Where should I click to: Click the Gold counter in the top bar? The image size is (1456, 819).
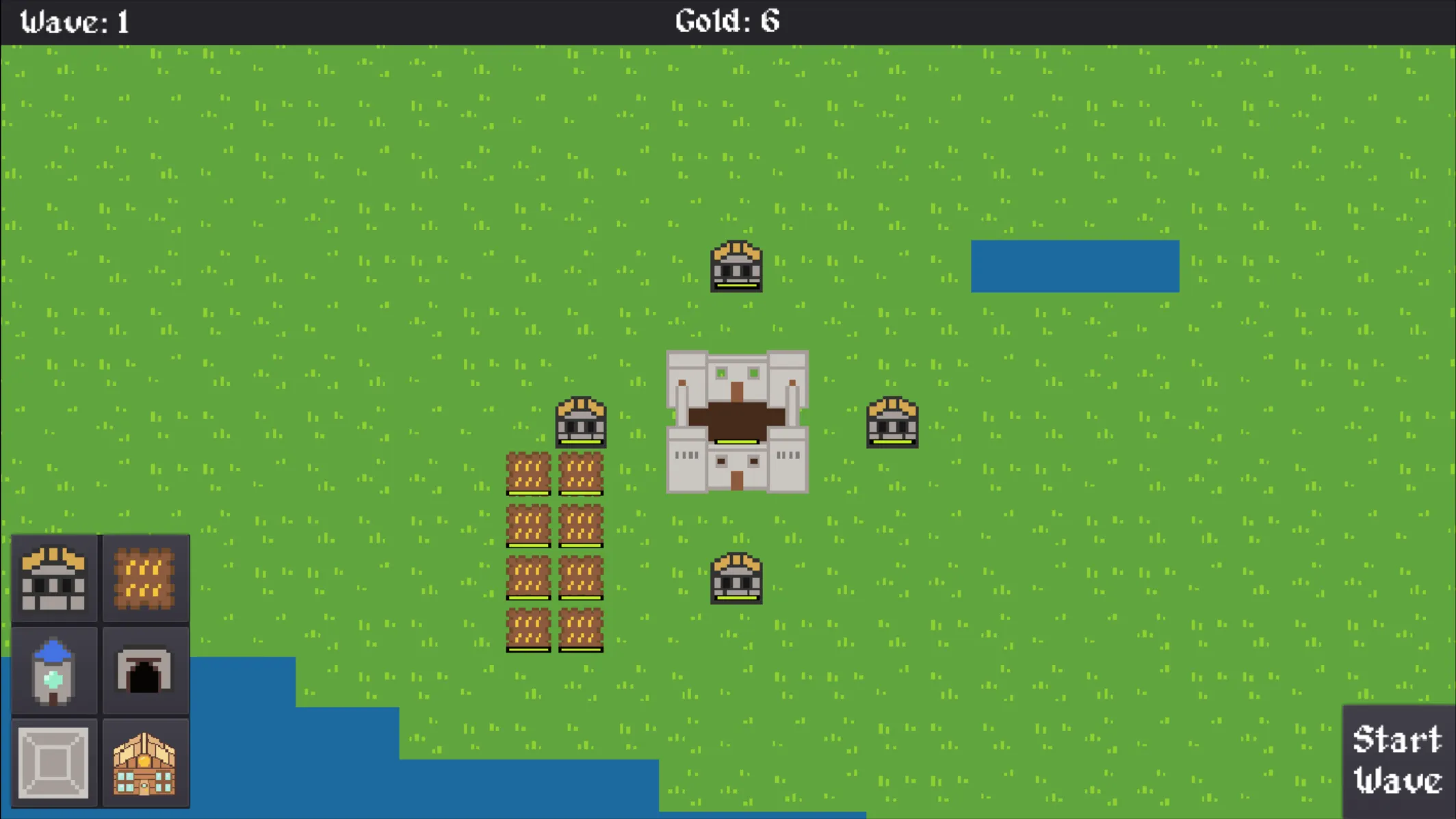[727, 21]
